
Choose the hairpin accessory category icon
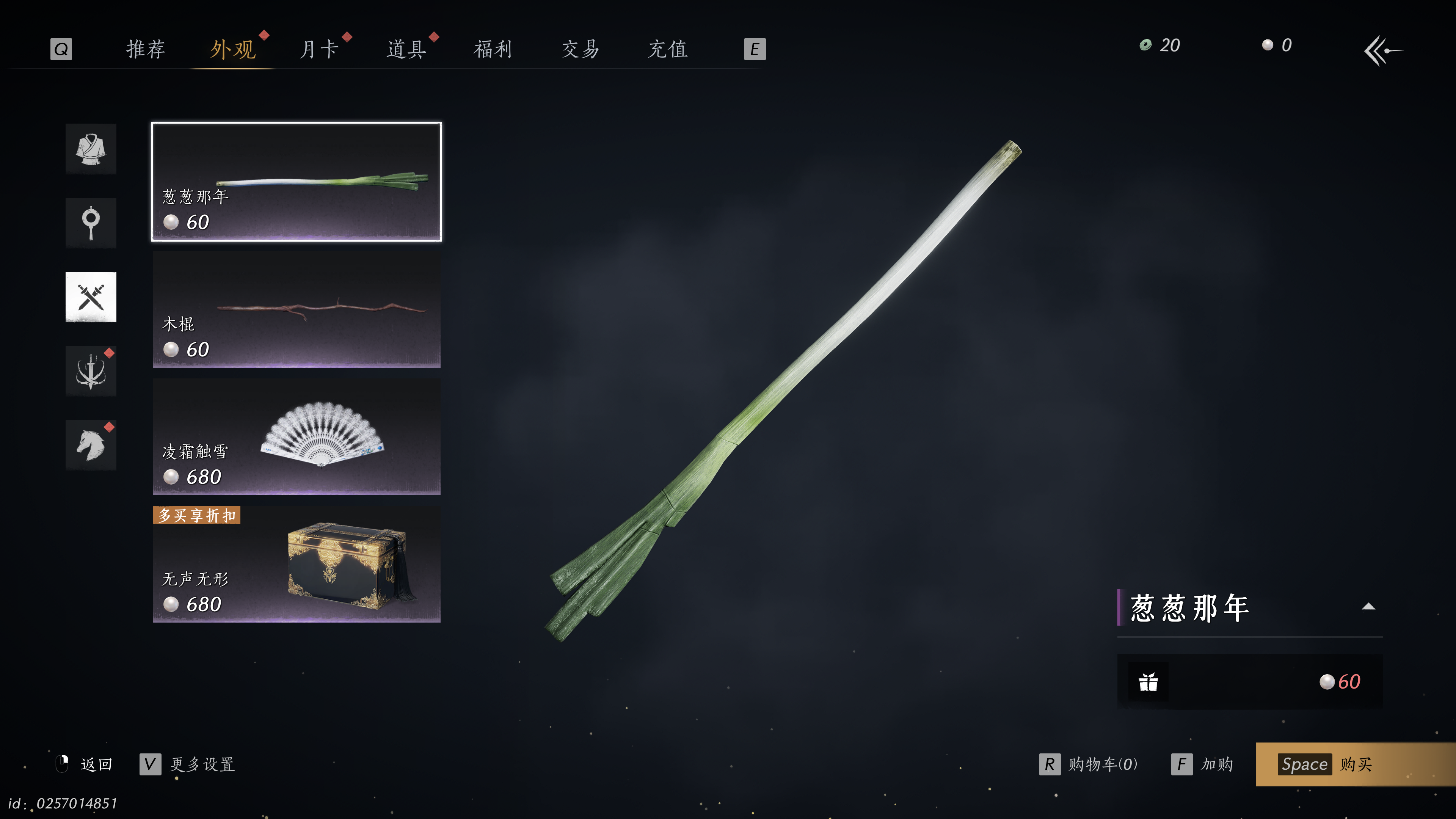(91, 223)
